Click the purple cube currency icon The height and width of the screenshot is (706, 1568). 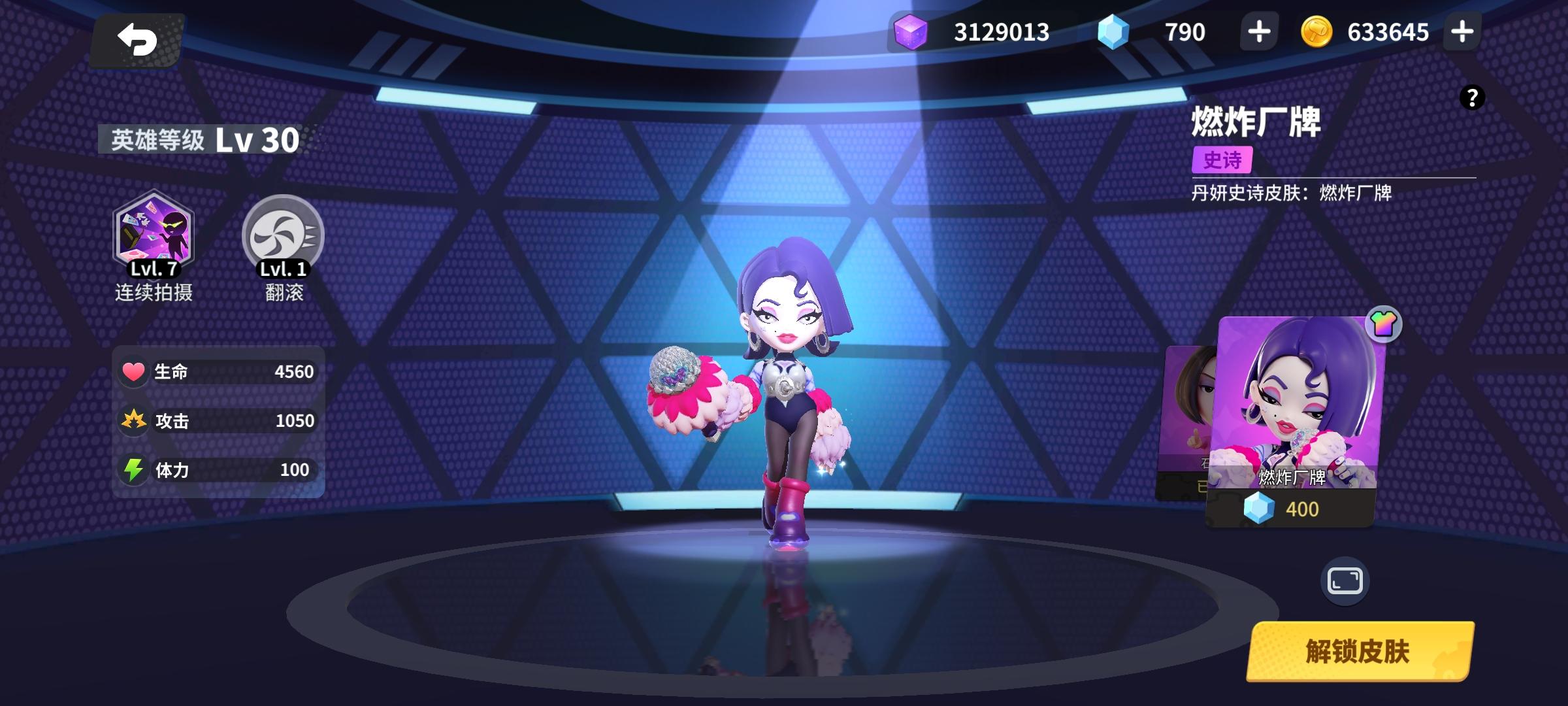pyautogui.click(x=911, y=31)
